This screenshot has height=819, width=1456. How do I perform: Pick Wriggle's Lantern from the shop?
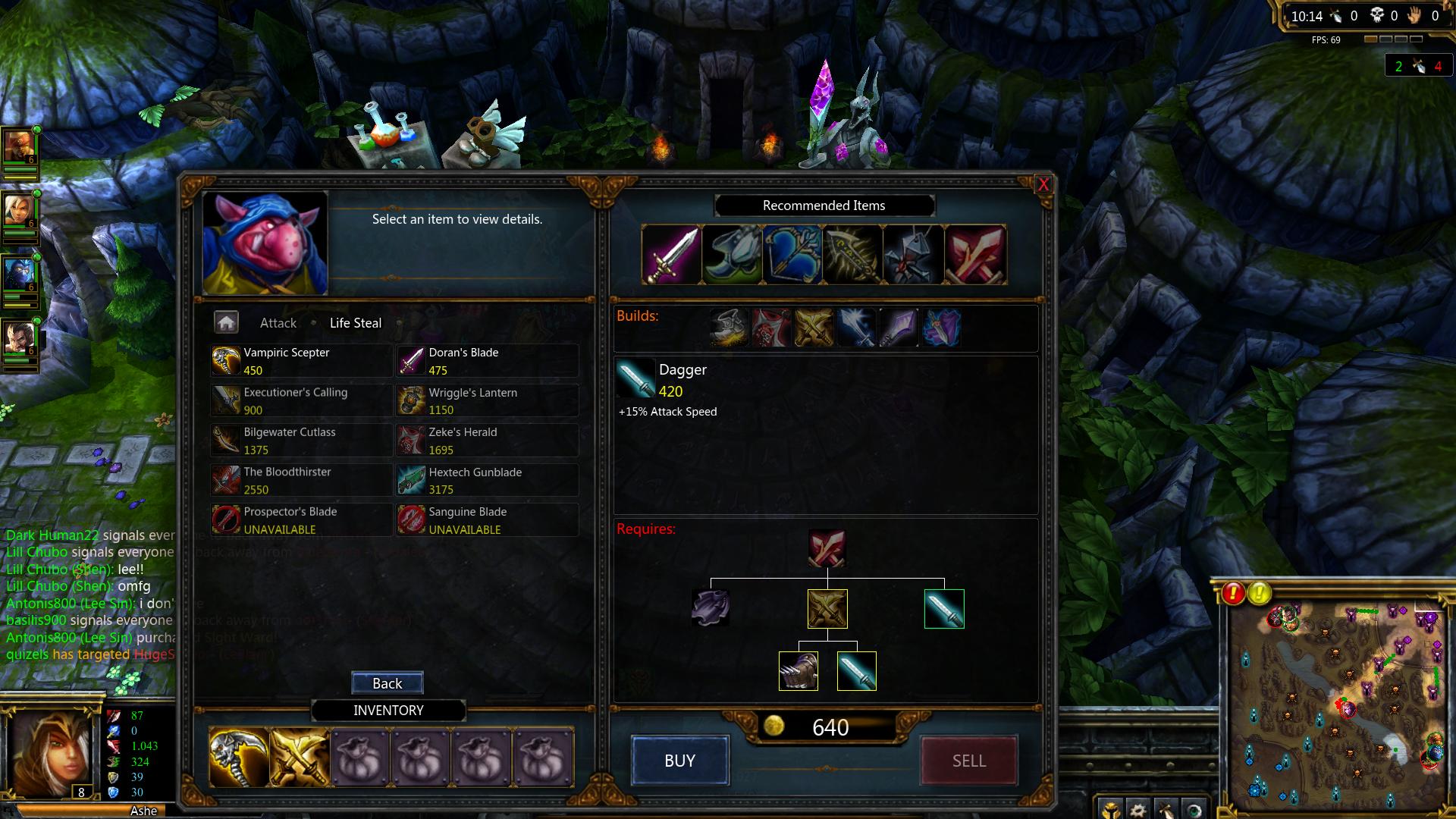click(486, 401)
